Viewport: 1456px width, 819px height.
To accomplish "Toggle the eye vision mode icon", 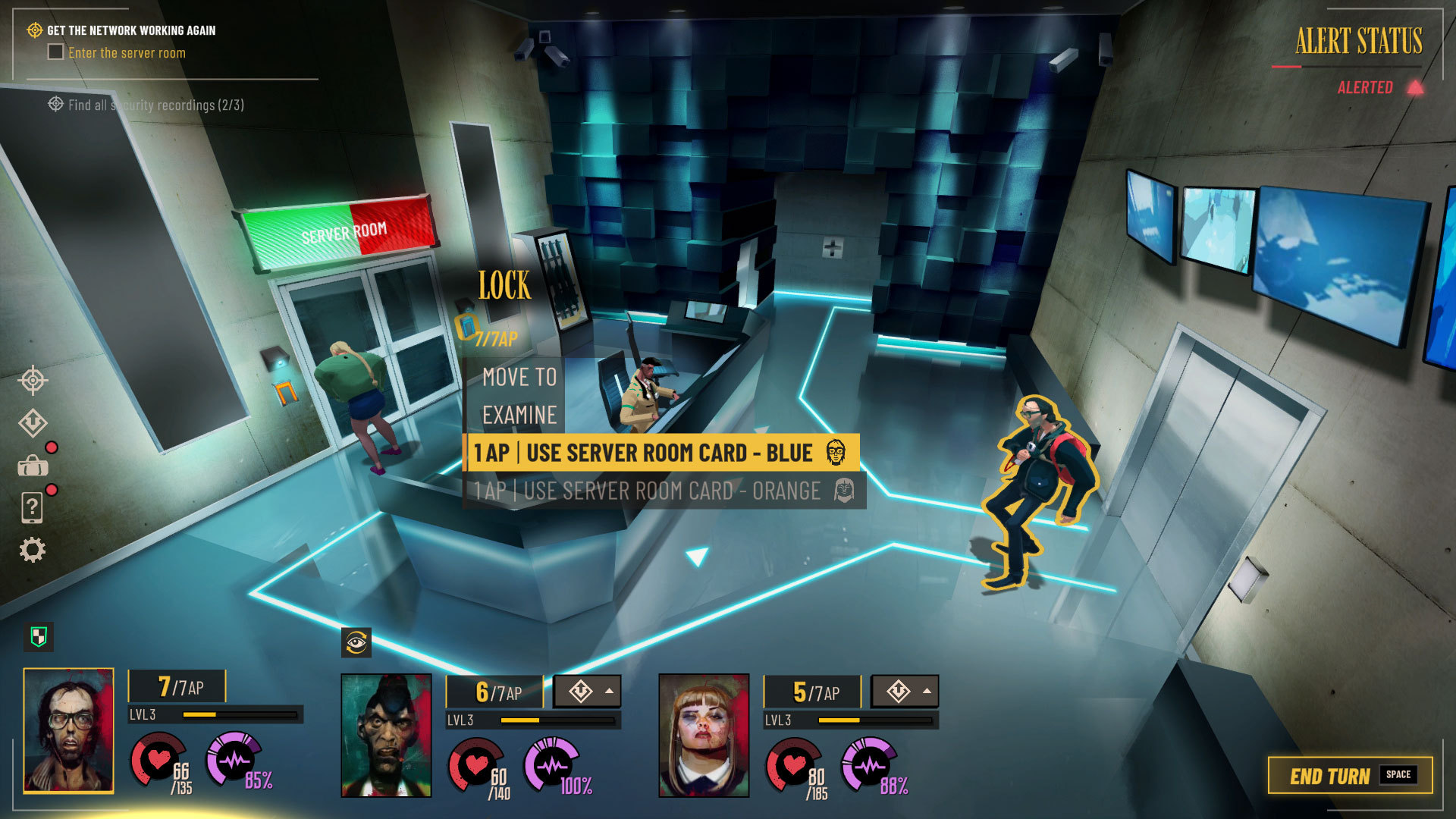I will [x=356, y=643].
